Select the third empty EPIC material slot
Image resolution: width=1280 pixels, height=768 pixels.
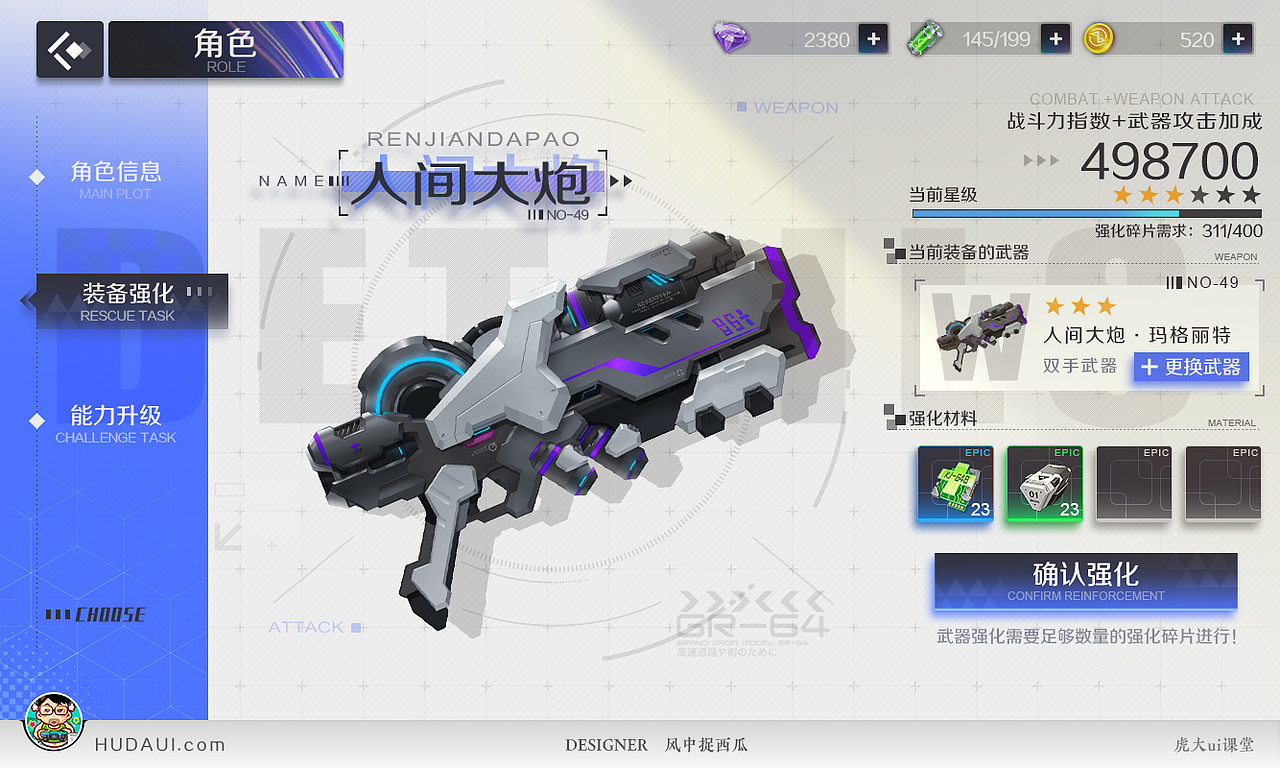(1133, 483)
